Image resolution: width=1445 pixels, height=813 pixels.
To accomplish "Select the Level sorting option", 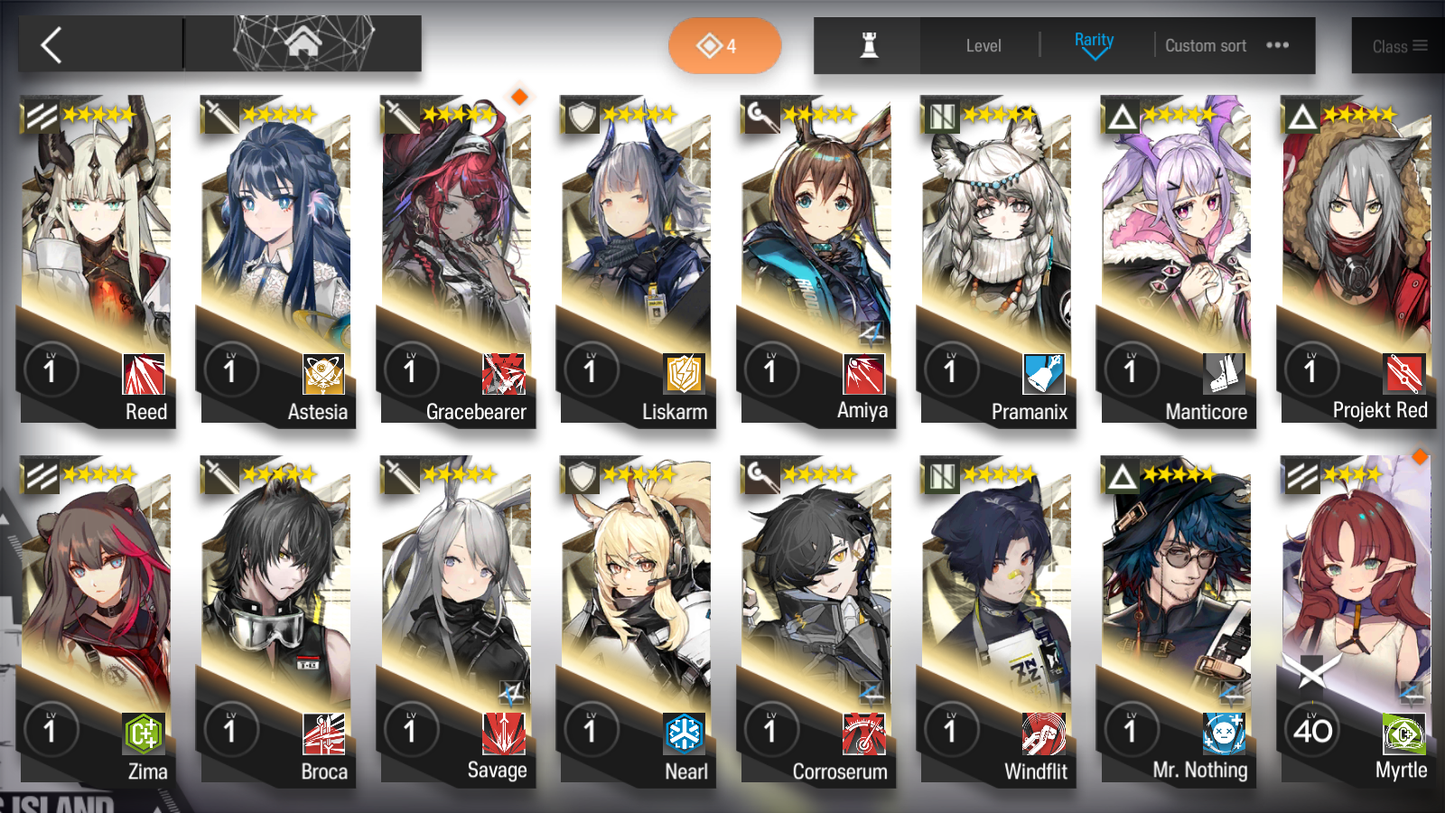I will [x=984, y=45].
